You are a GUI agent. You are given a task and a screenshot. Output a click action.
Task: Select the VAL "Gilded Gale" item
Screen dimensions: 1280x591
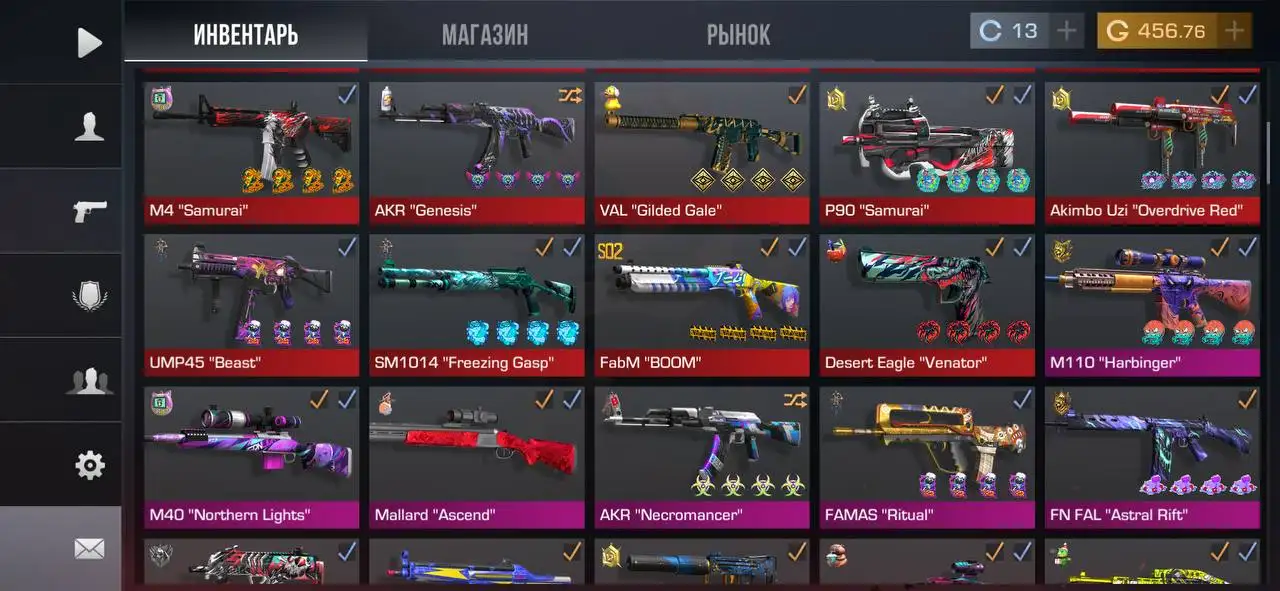click(702, 150)
